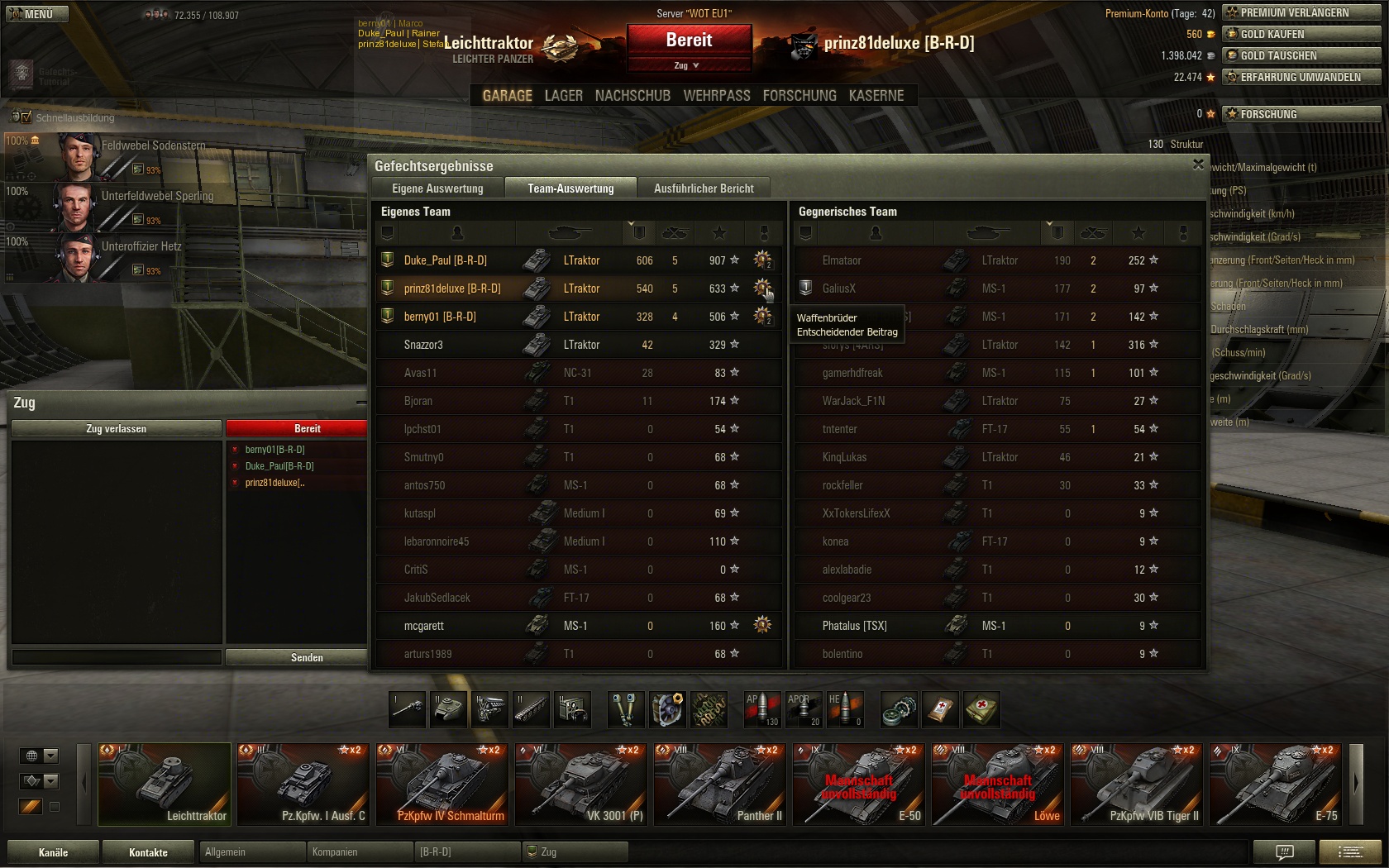This screenshot has width=1389, height=868.
Task: Show the Wehrpass screen
Action: coord(716,96)
